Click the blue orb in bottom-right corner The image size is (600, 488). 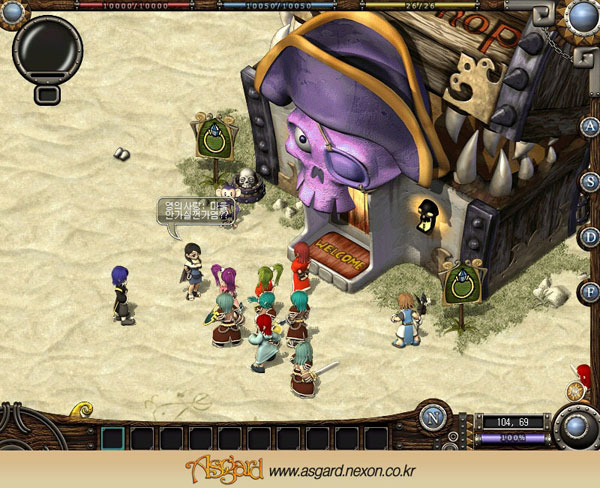(575, 427)
